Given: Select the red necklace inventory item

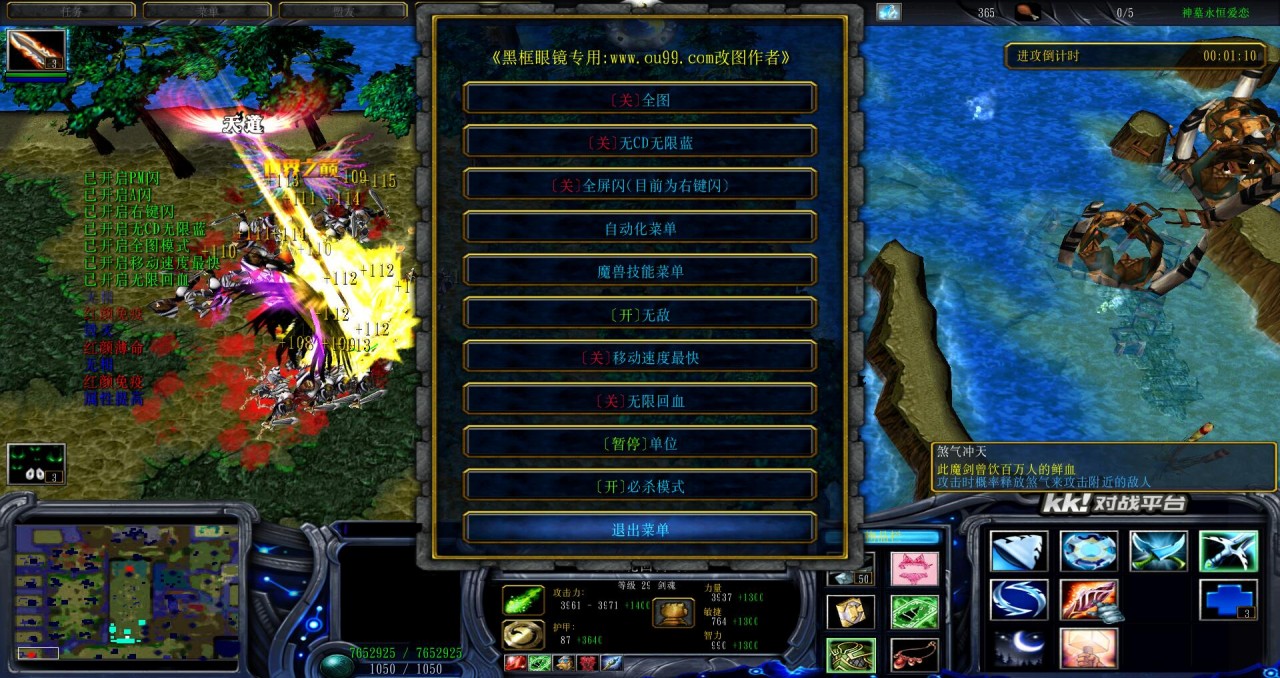Looking at the screenshot, I should (914, 655).
